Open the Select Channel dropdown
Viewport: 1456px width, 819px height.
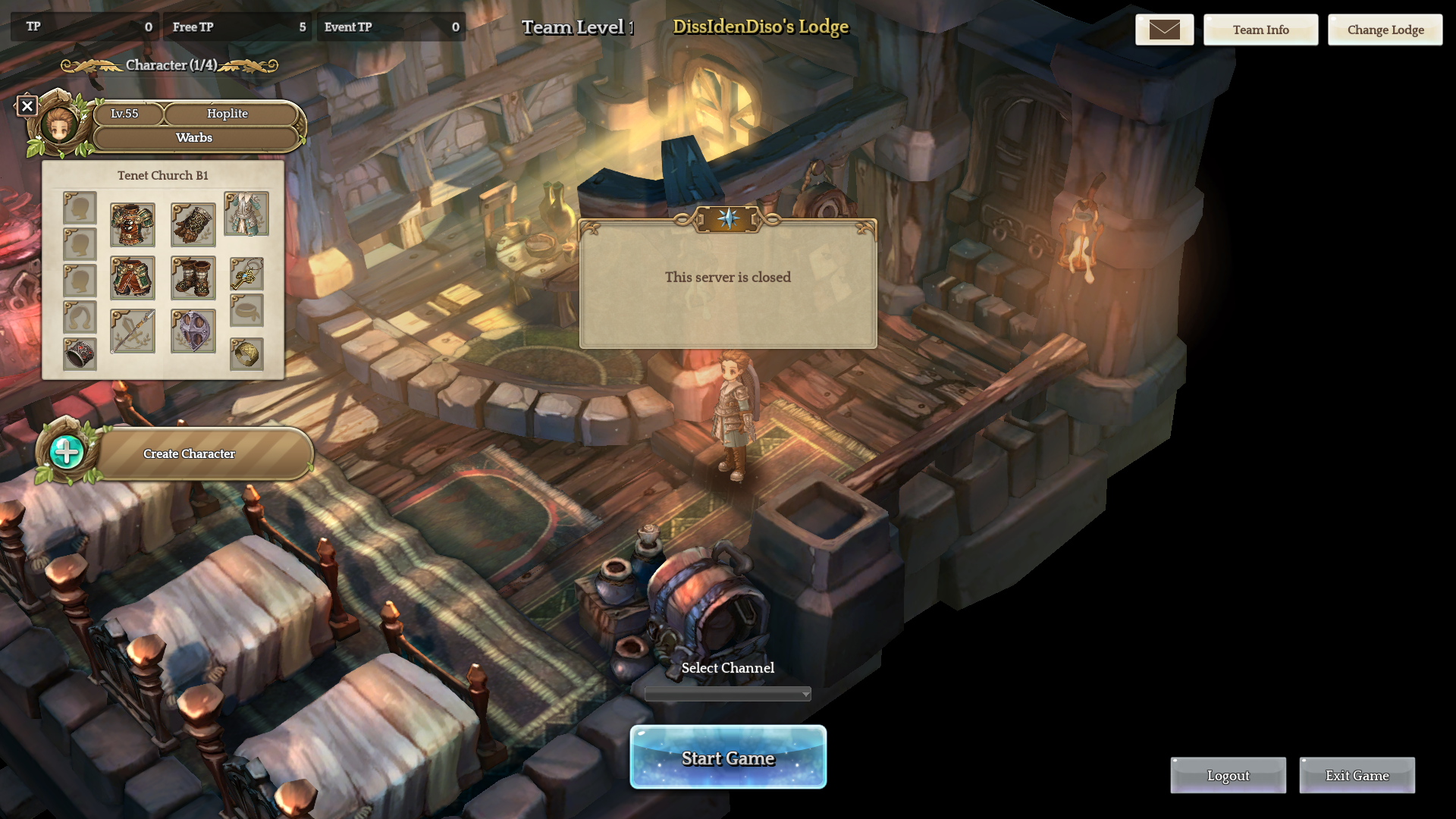pyautogui.click(x=728, y=694)
